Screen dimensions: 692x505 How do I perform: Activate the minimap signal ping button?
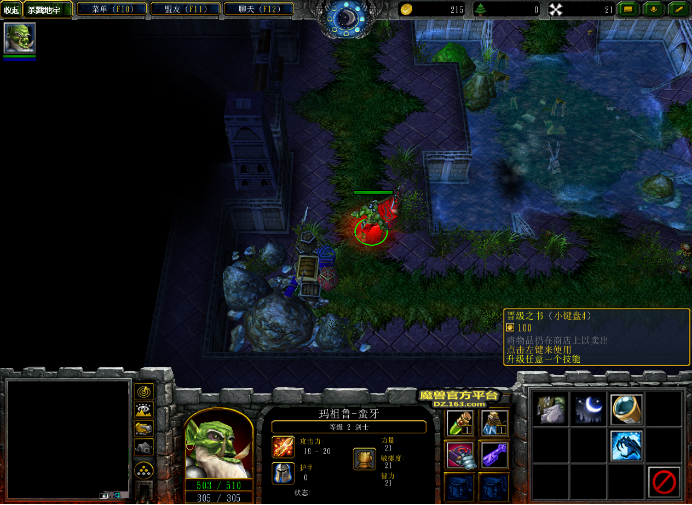click(144, 391)
